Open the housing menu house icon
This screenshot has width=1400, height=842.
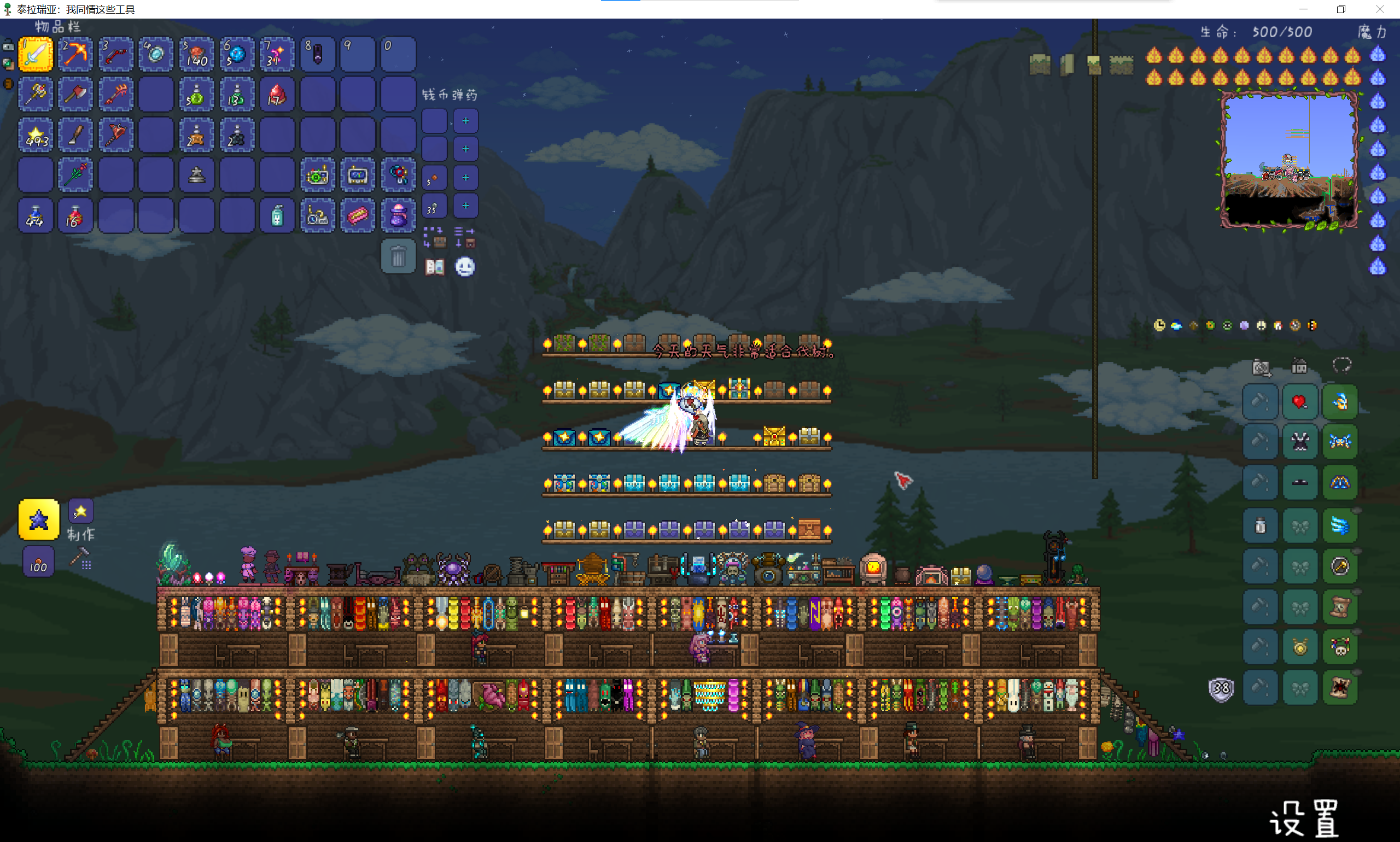coord(1299,366)
